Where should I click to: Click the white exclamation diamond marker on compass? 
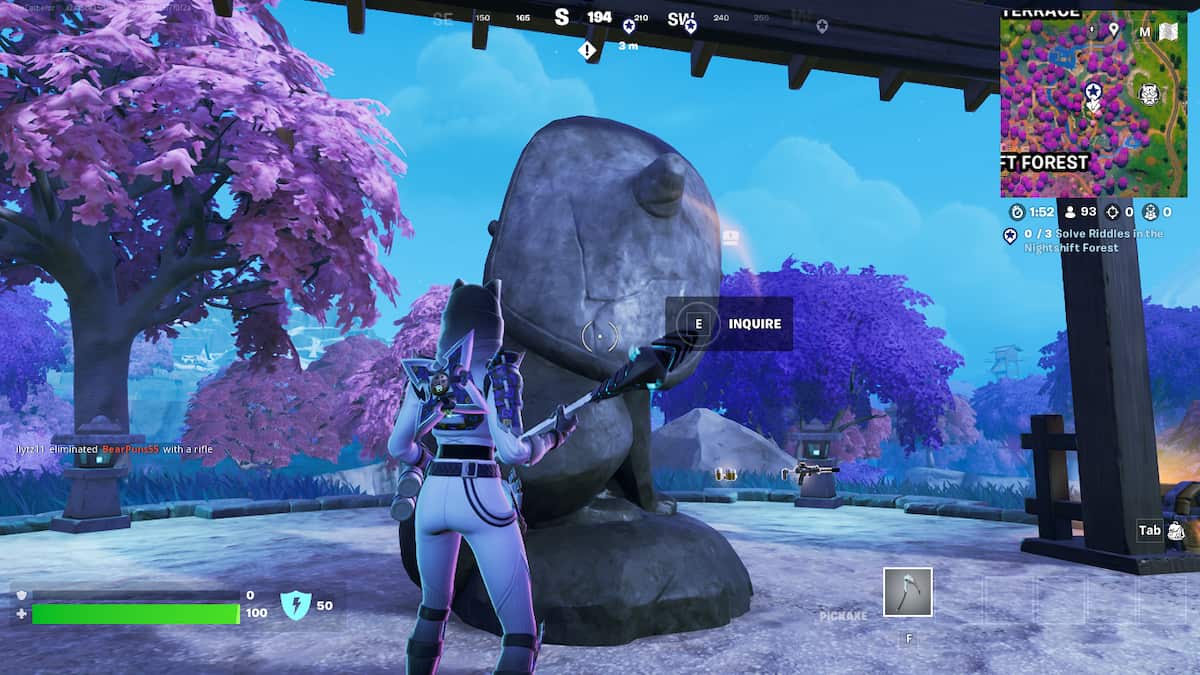(587, 49)
